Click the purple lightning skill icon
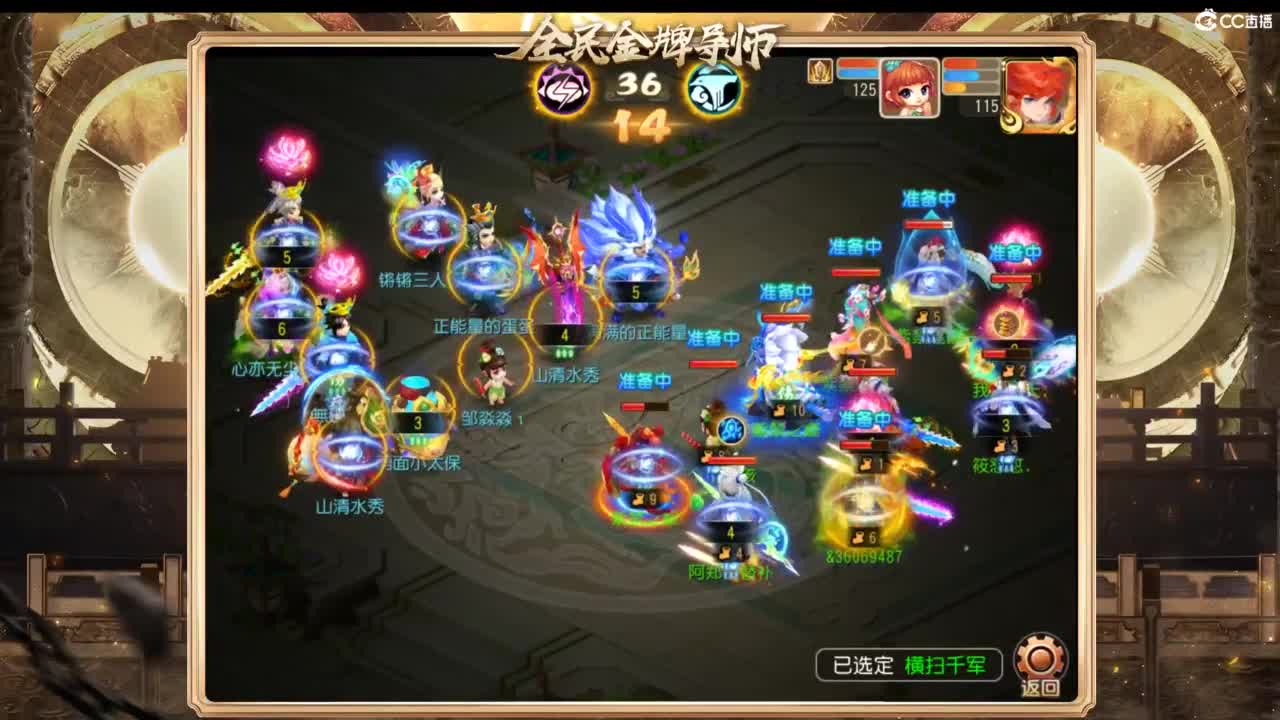The height and width of the screenshot is (720, 1280). point(562,91)
